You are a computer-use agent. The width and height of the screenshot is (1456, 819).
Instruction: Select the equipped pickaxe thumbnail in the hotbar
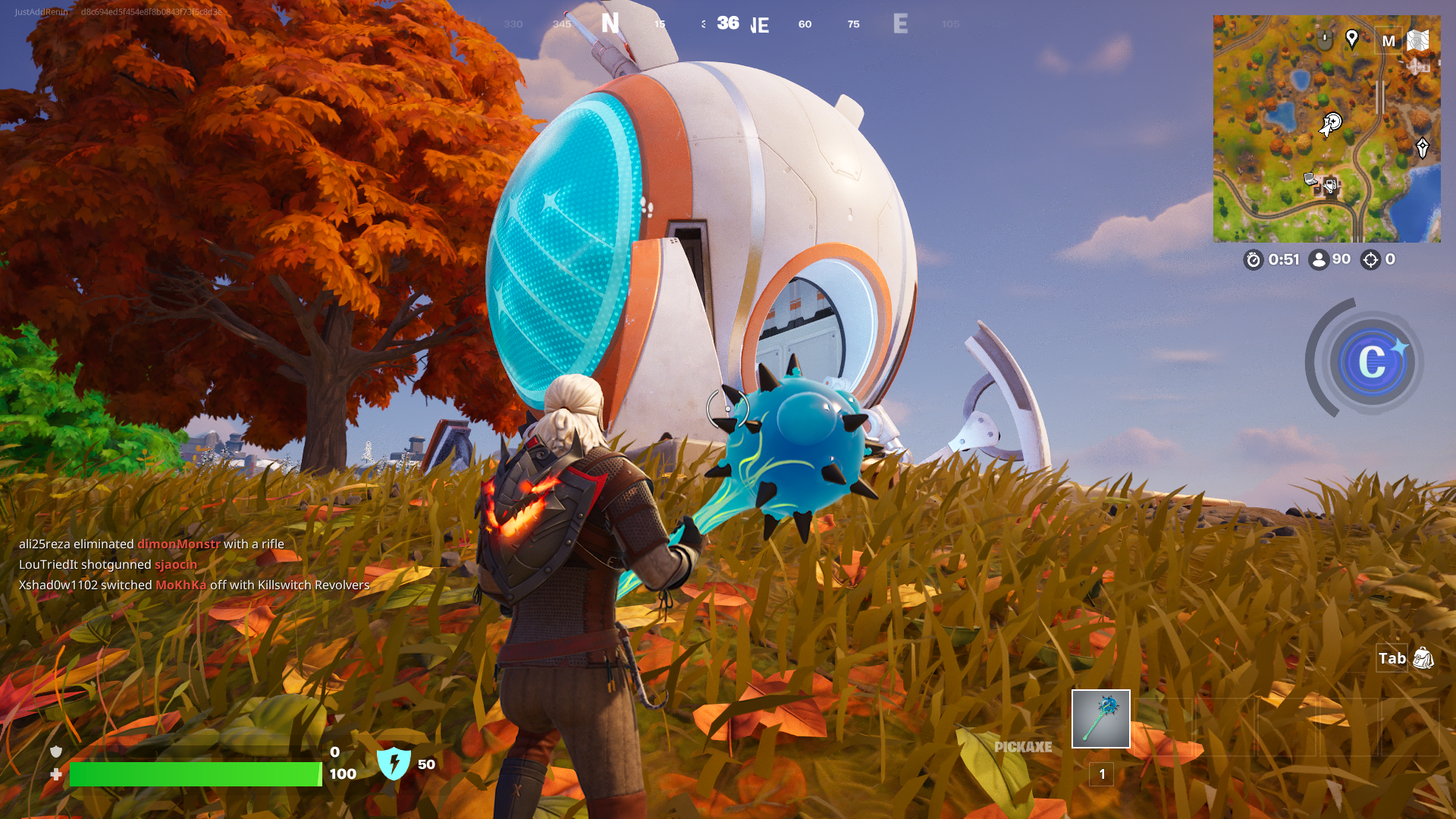point(1100,720)
